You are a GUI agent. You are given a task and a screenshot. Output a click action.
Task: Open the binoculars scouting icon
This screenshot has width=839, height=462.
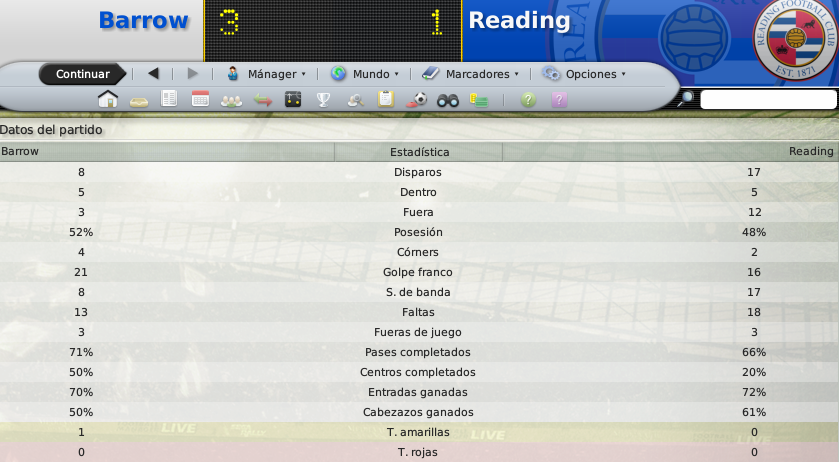(x=448, y=99)
